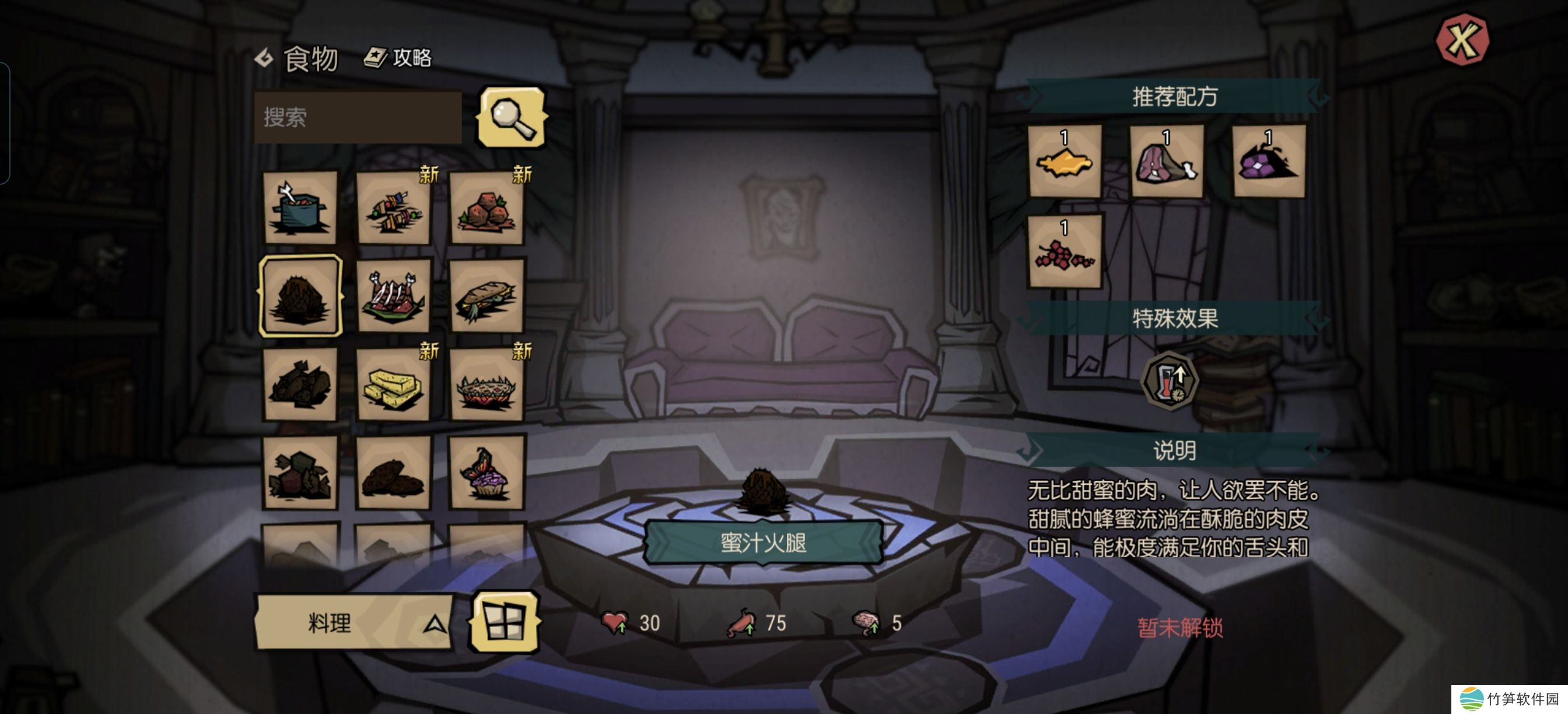
Task: Focus the 搜索 search field
Action: 358,117
